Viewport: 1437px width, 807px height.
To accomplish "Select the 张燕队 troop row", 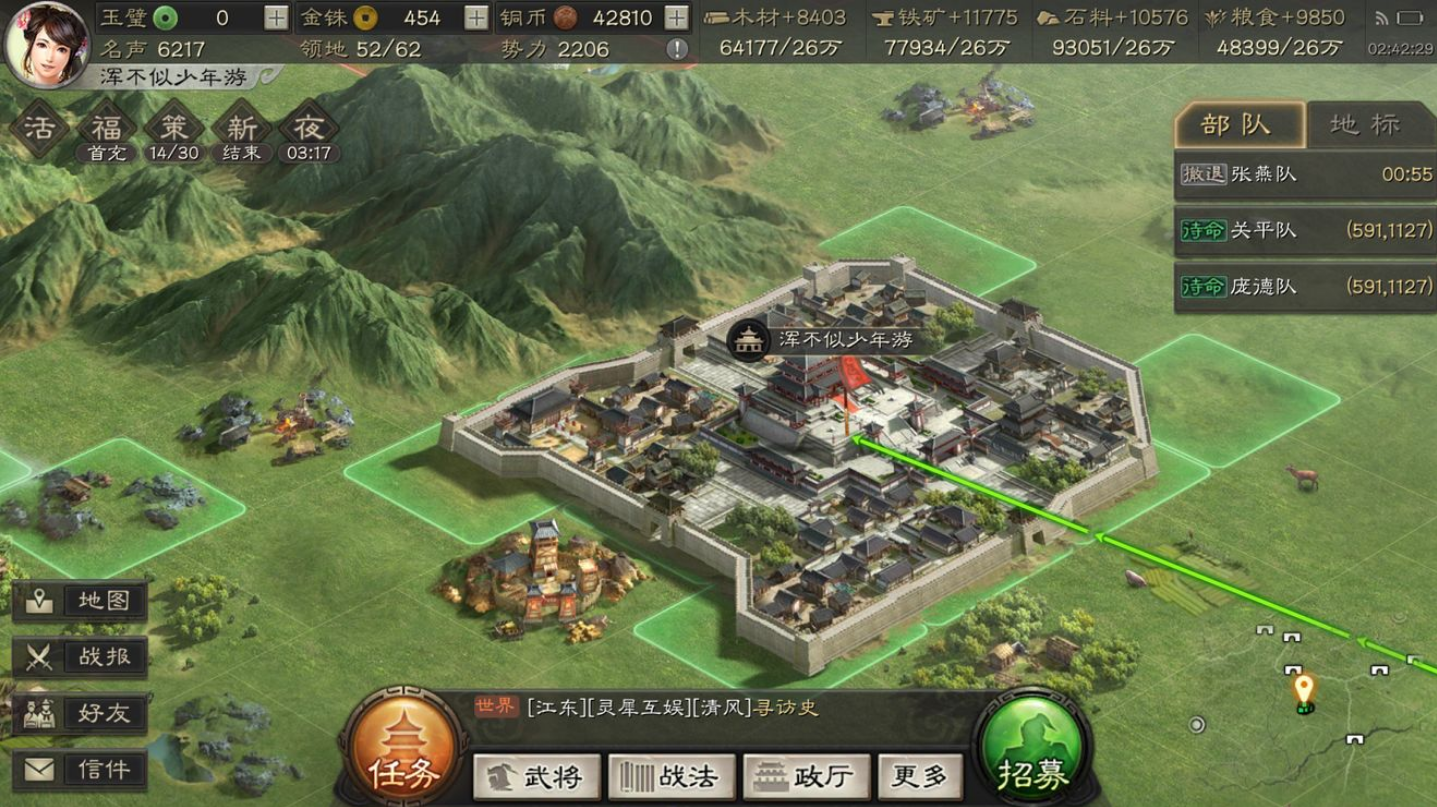I will pos(1305,174).
